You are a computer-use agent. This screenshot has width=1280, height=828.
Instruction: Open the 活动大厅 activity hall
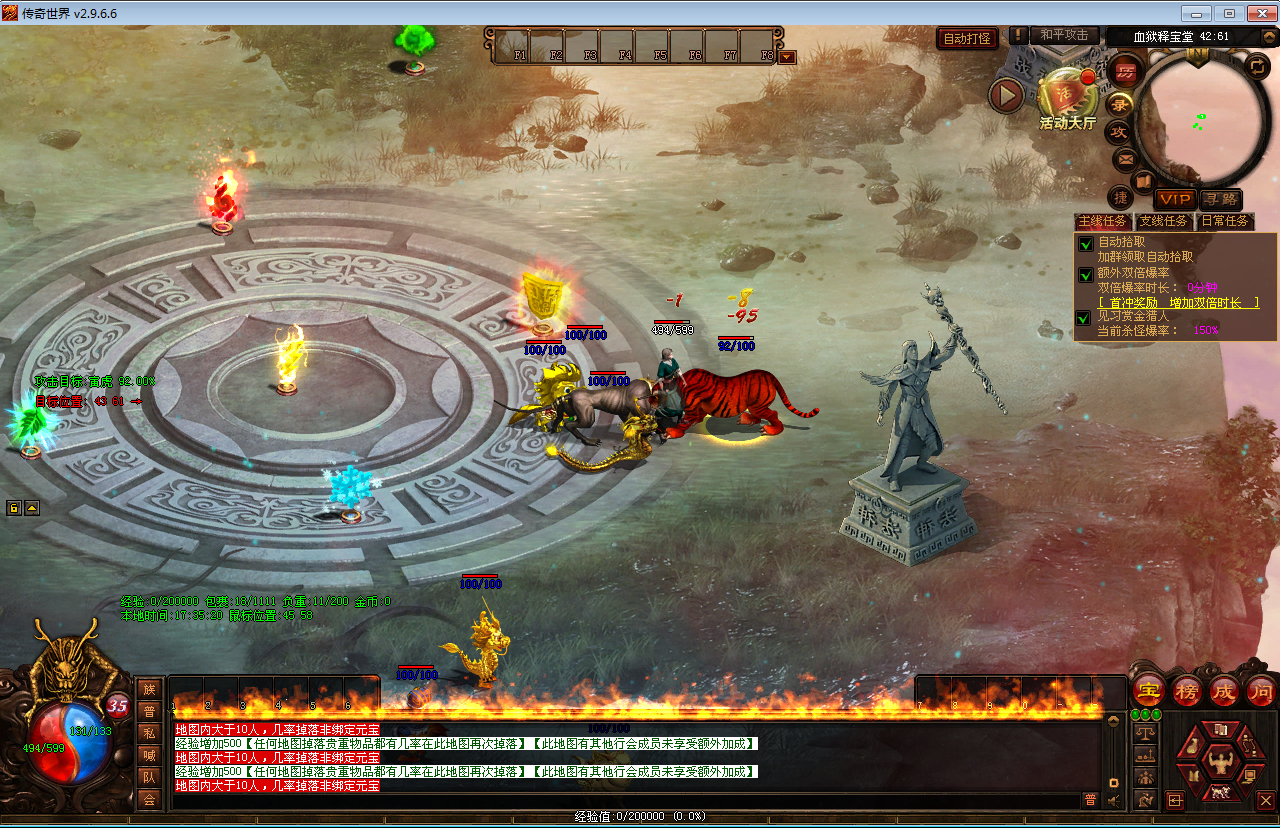click(1067, 98)
